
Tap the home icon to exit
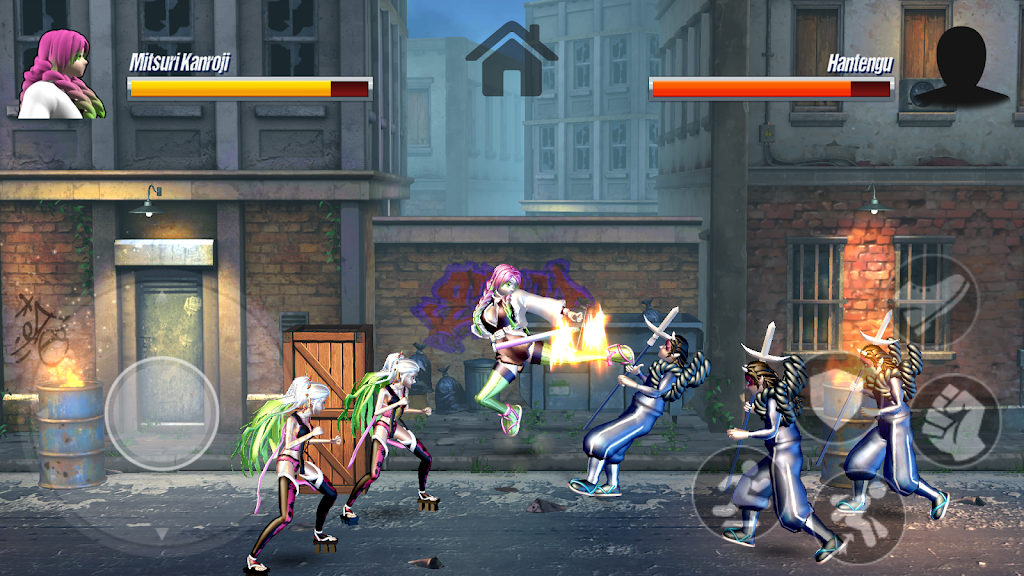511,60
